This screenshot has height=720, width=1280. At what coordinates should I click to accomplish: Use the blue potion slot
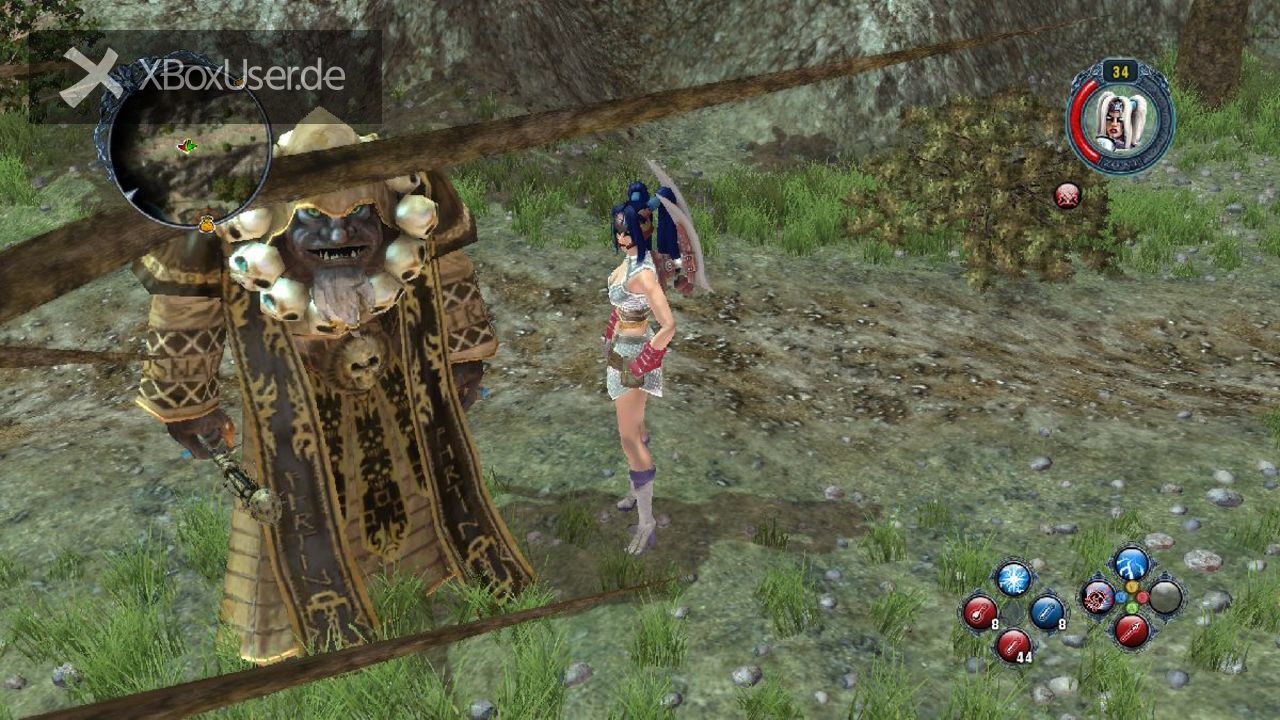point(1046,611)
